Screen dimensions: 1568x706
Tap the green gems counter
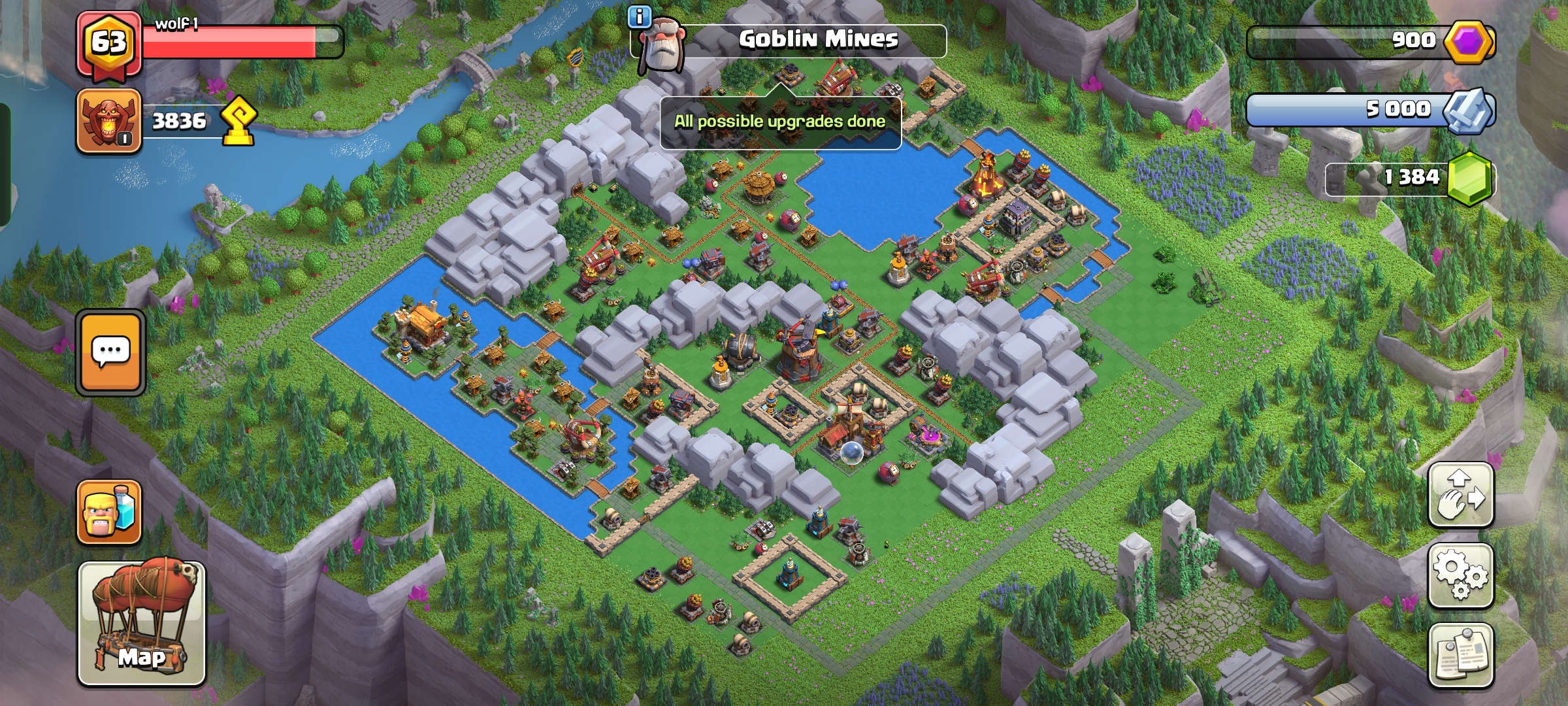1470,178
